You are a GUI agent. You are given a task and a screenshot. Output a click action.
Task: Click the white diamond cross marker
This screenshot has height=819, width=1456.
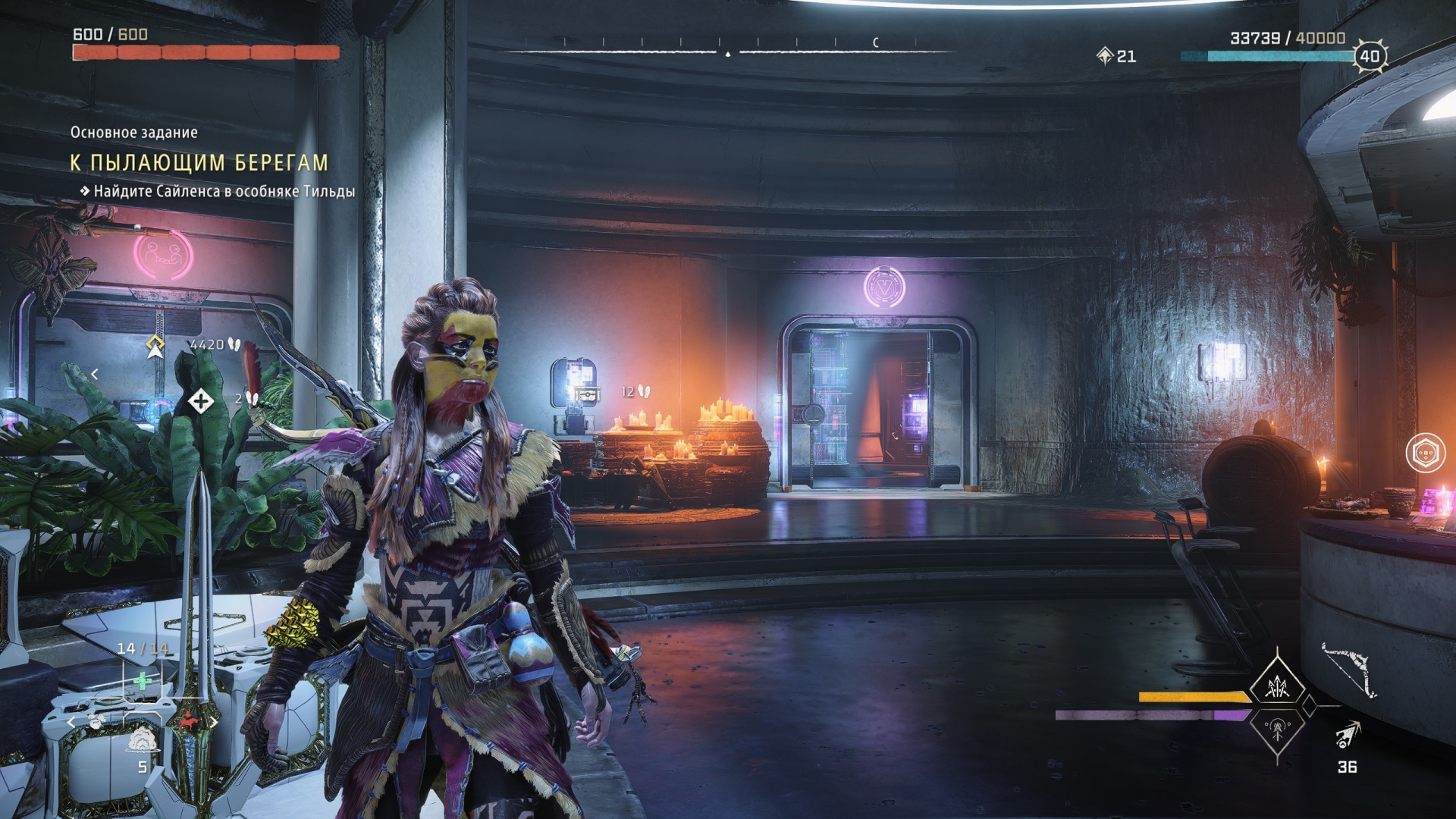click(x=201, y=401)
